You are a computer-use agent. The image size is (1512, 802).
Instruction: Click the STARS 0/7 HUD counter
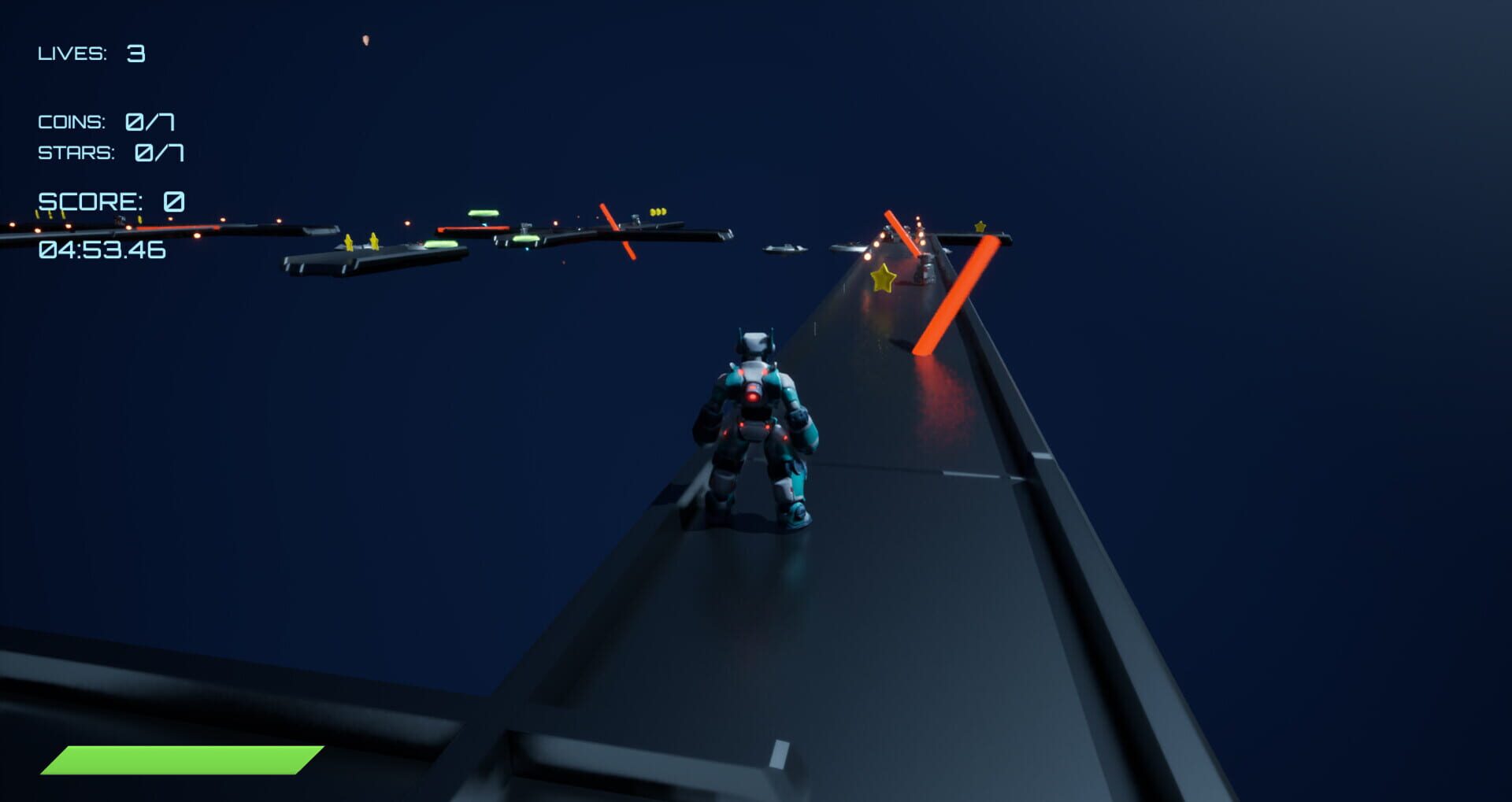click(x=110, y=153)
